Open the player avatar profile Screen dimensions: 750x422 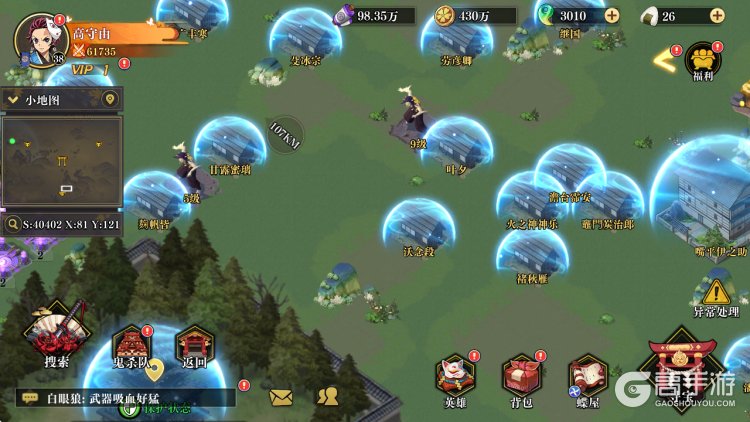tap(37, 40)
